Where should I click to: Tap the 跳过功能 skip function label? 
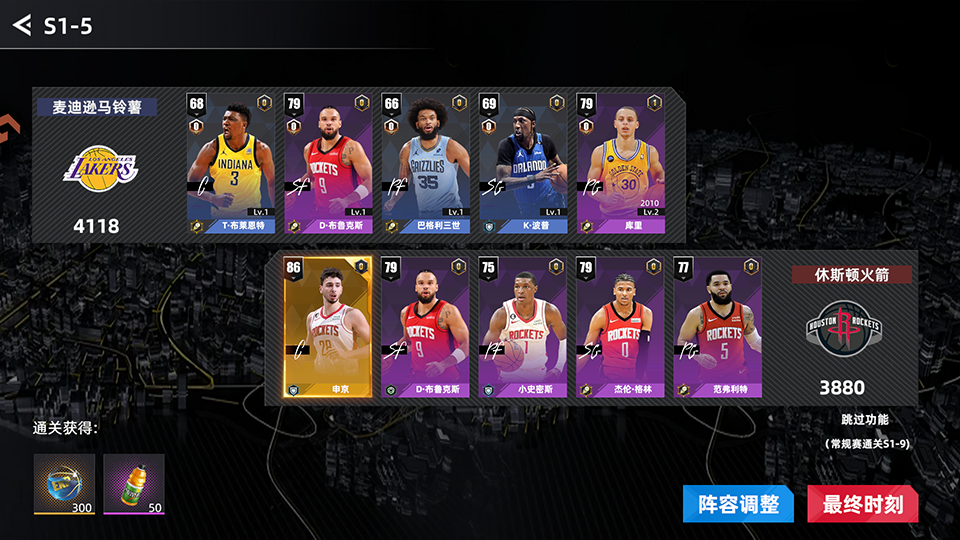[864, 420]
